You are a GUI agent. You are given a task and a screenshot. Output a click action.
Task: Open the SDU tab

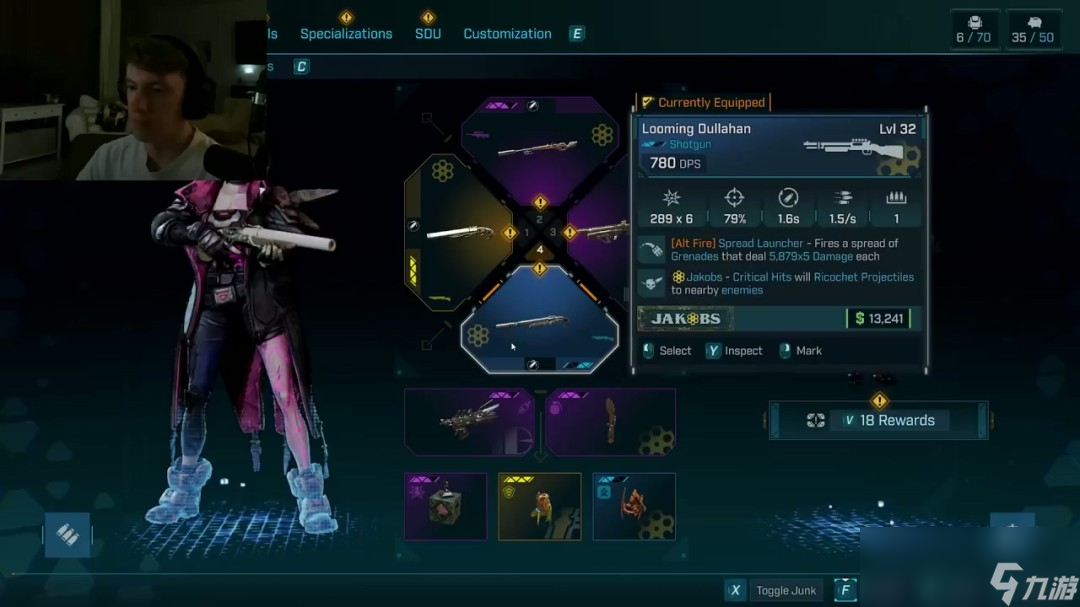point(428,33)
